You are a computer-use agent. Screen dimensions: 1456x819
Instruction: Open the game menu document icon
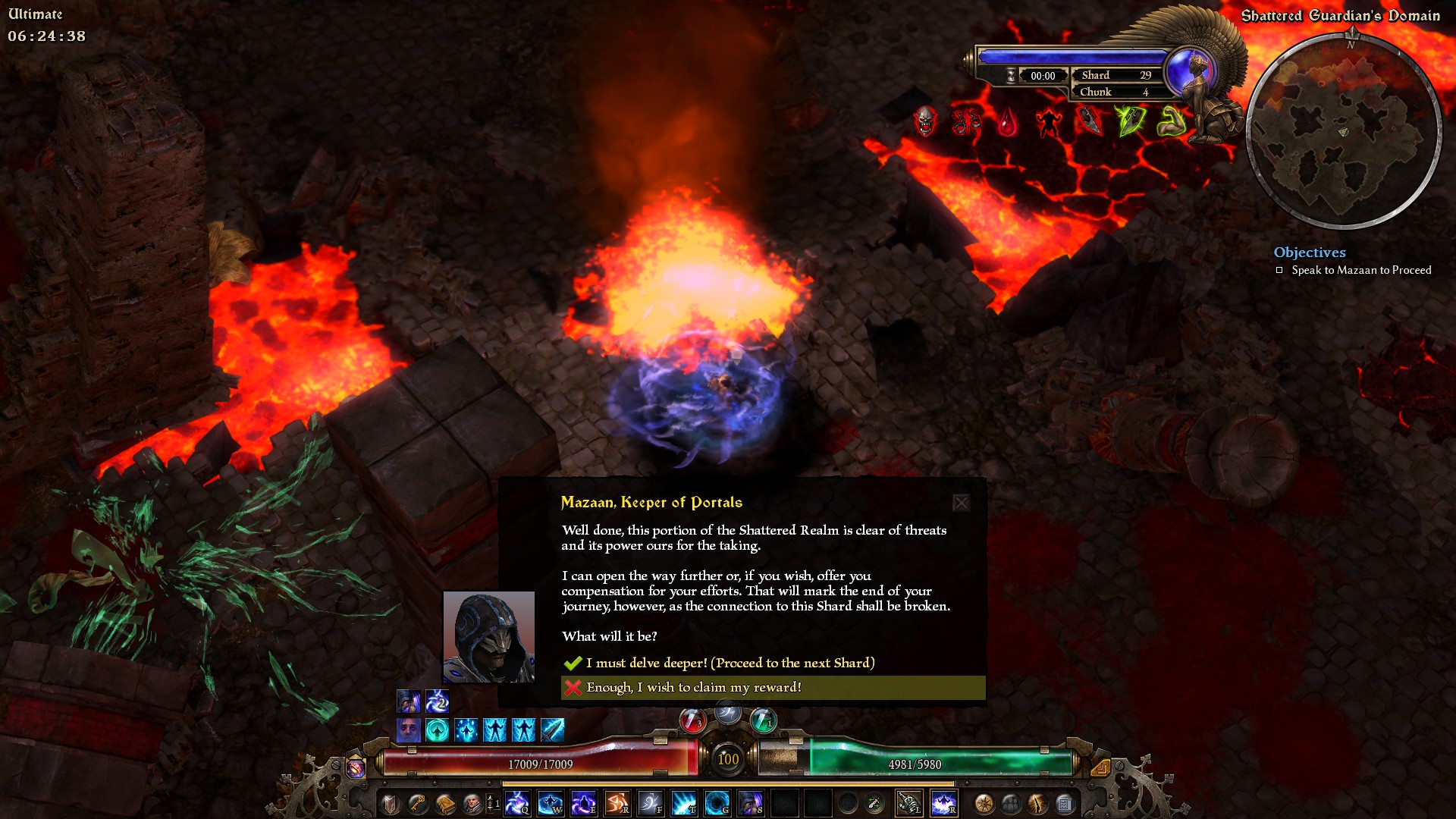[1065, 803]
